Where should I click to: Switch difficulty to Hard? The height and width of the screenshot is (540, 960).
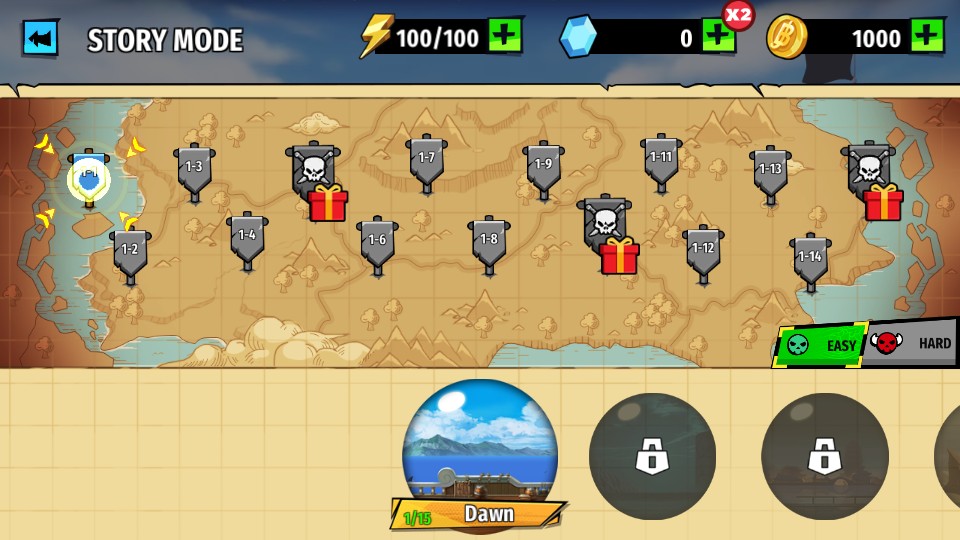pyautogui.click(x=914, y=344)
